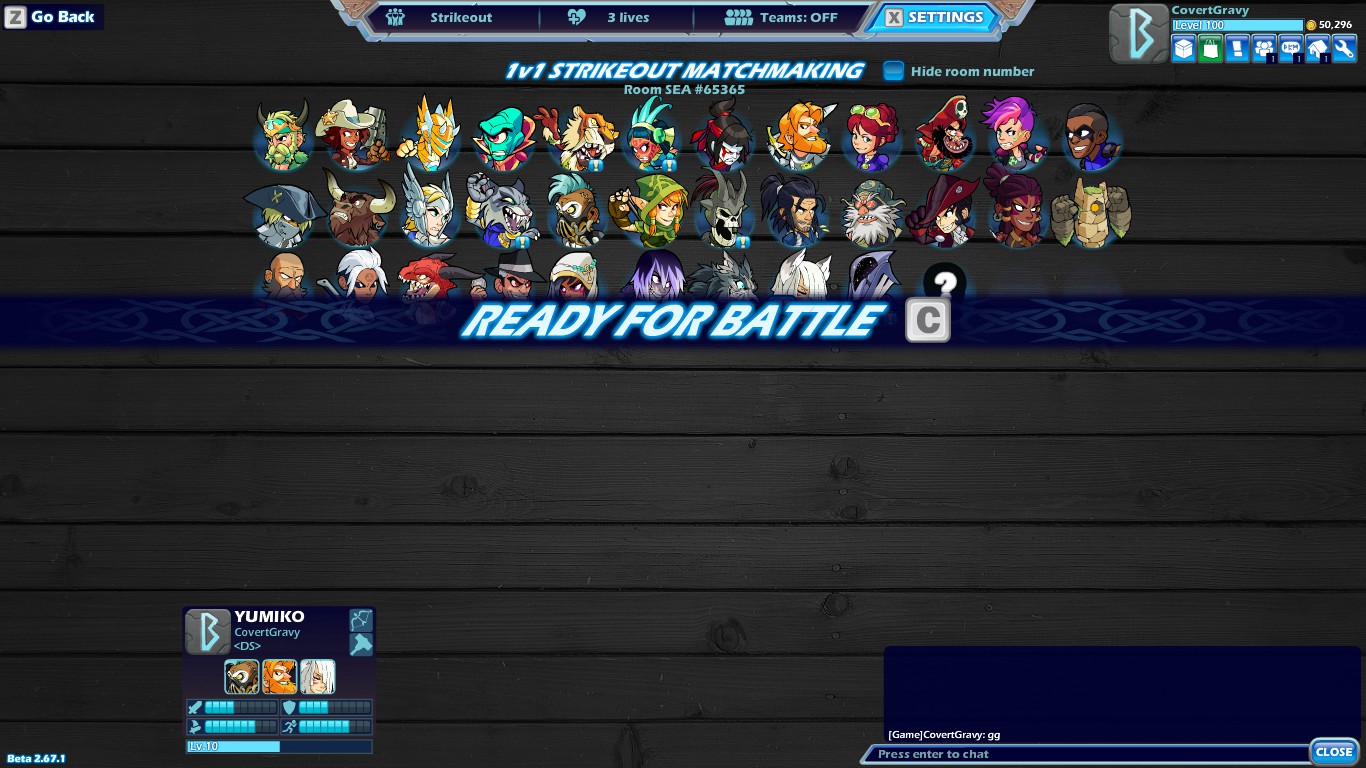Image resolution: width=1366 pixels, height=768 pixels.
Task: Select the bow weapon icon on Yumiko's panel
Action: 361,619
